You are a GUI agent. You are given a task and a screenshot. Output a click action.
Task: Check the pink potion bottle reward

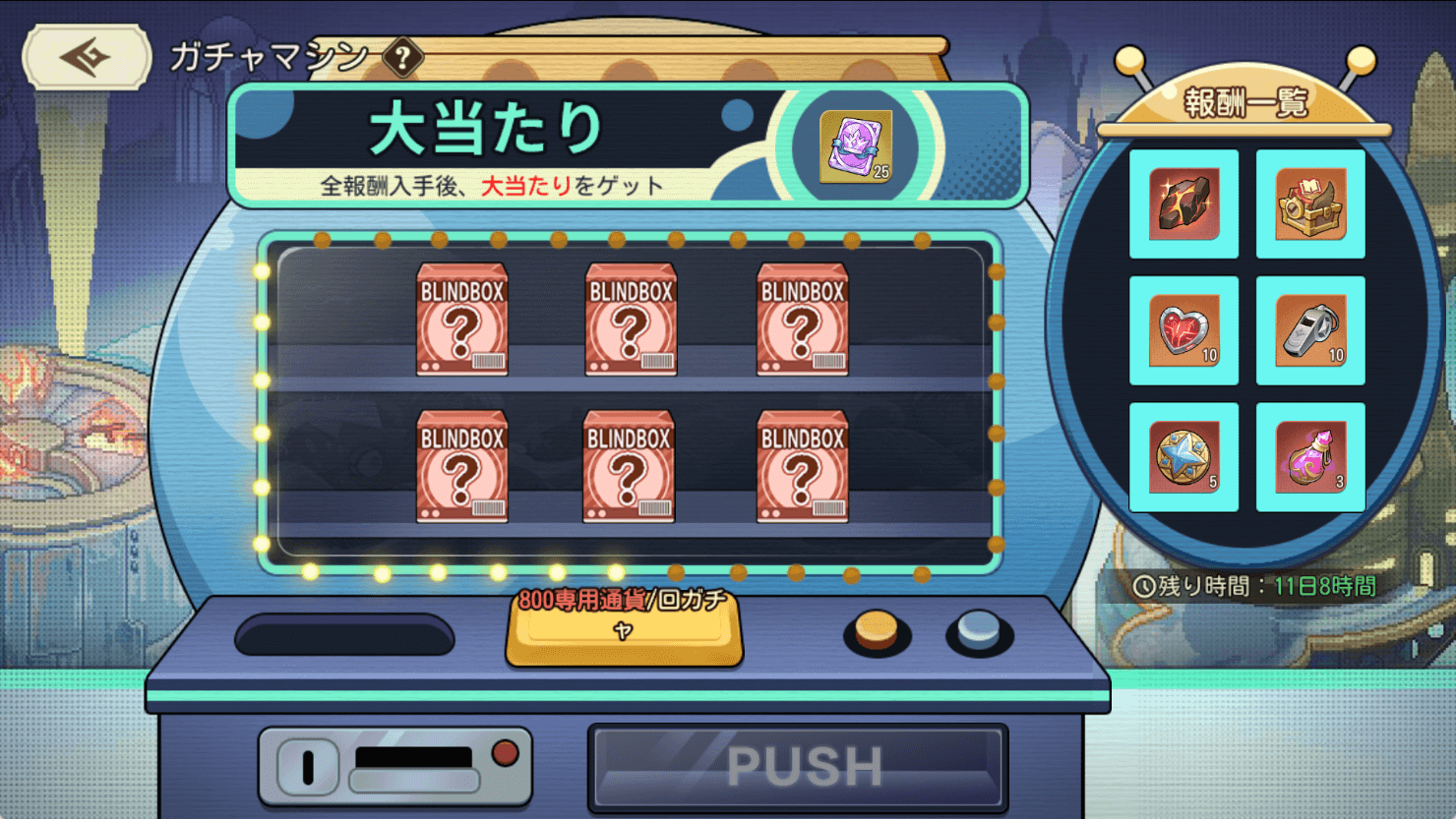[1310, 456]
